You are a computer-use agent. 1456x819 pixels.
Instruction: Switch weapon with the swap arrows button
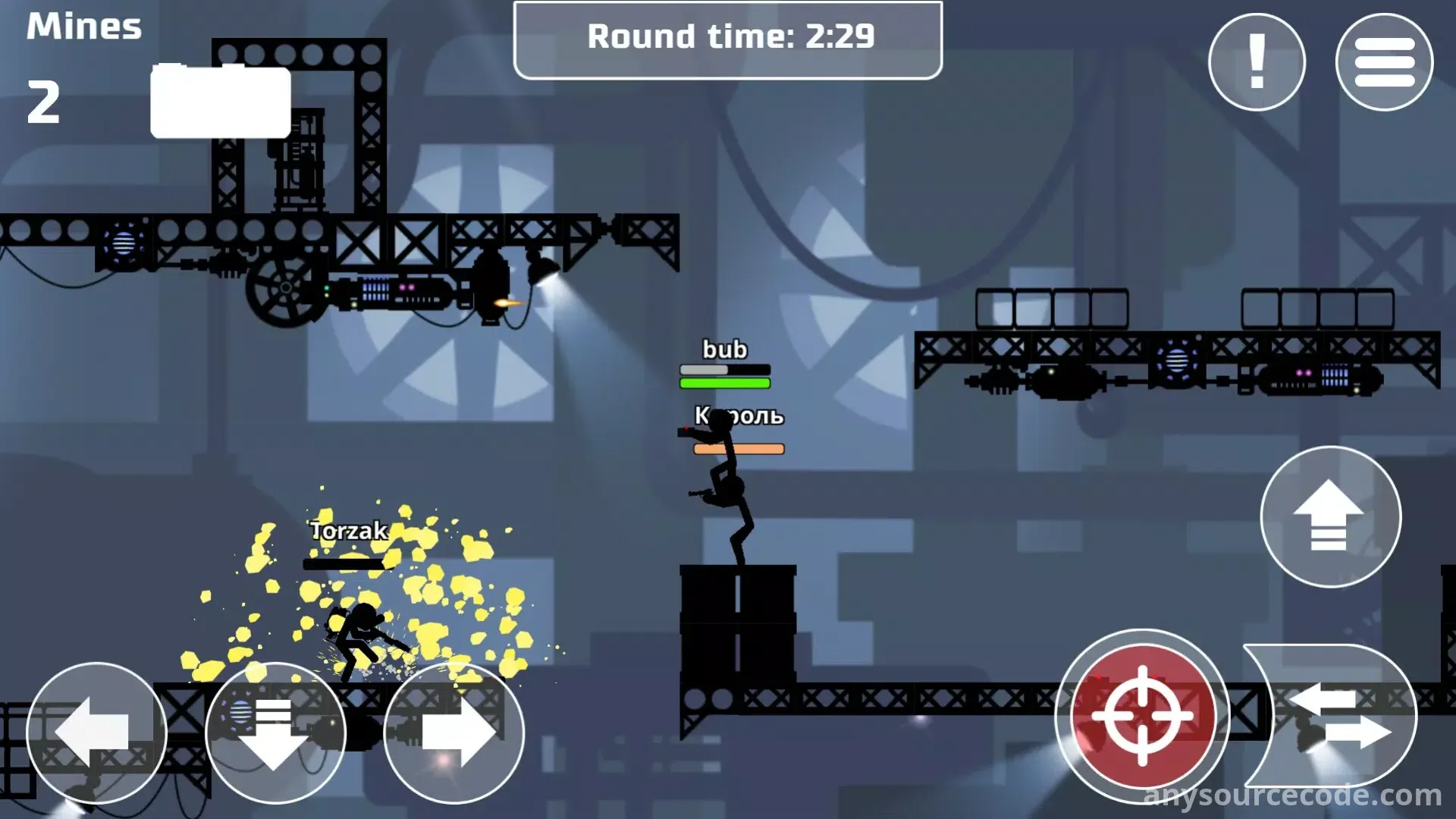[x=1336, y=715]
